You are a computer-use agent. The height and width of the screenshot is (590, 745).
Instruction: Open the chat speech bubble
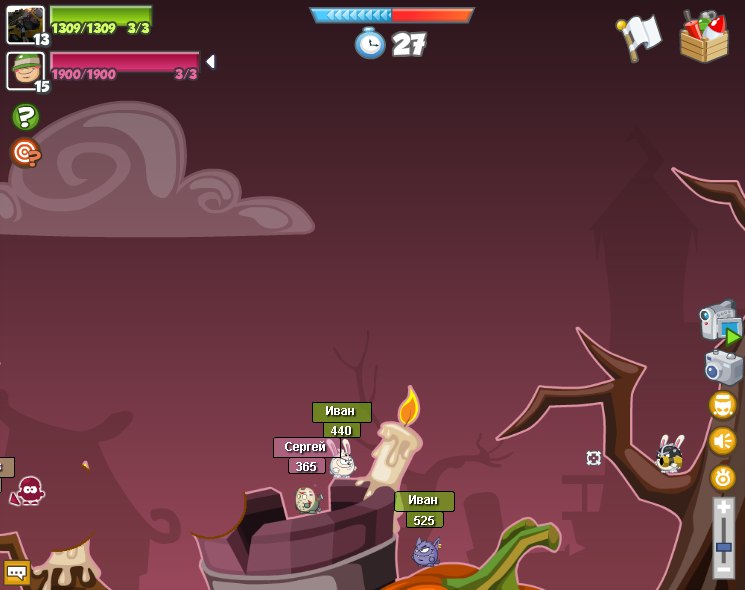click(17, 573)
